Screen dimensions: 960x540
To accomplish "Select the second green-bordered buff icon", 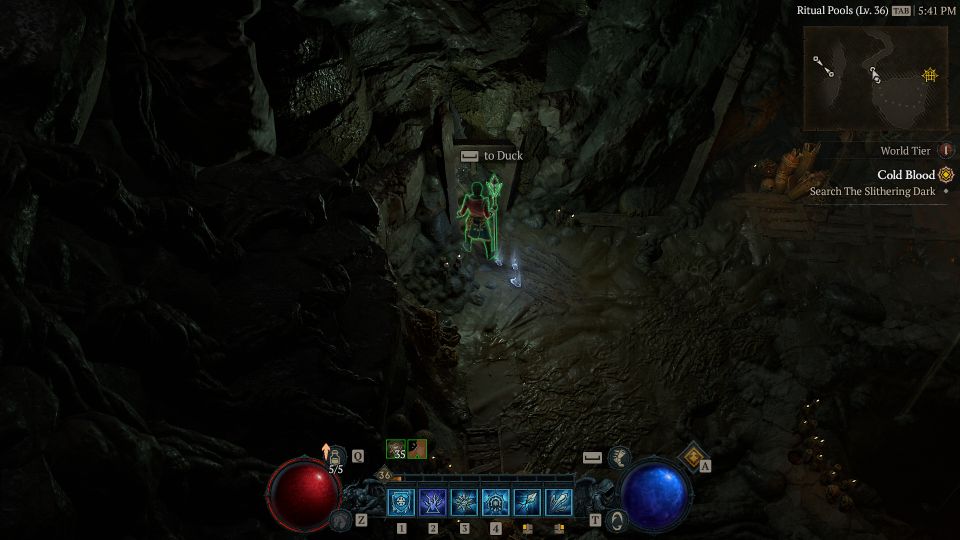I will tap(418, 450).
